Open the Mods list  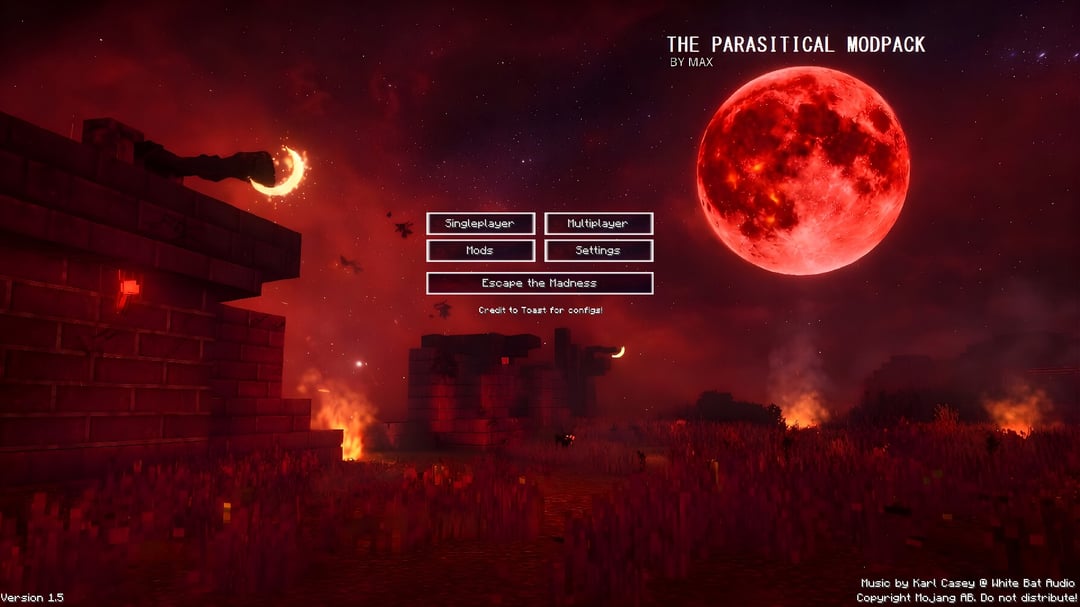[480, 251]
